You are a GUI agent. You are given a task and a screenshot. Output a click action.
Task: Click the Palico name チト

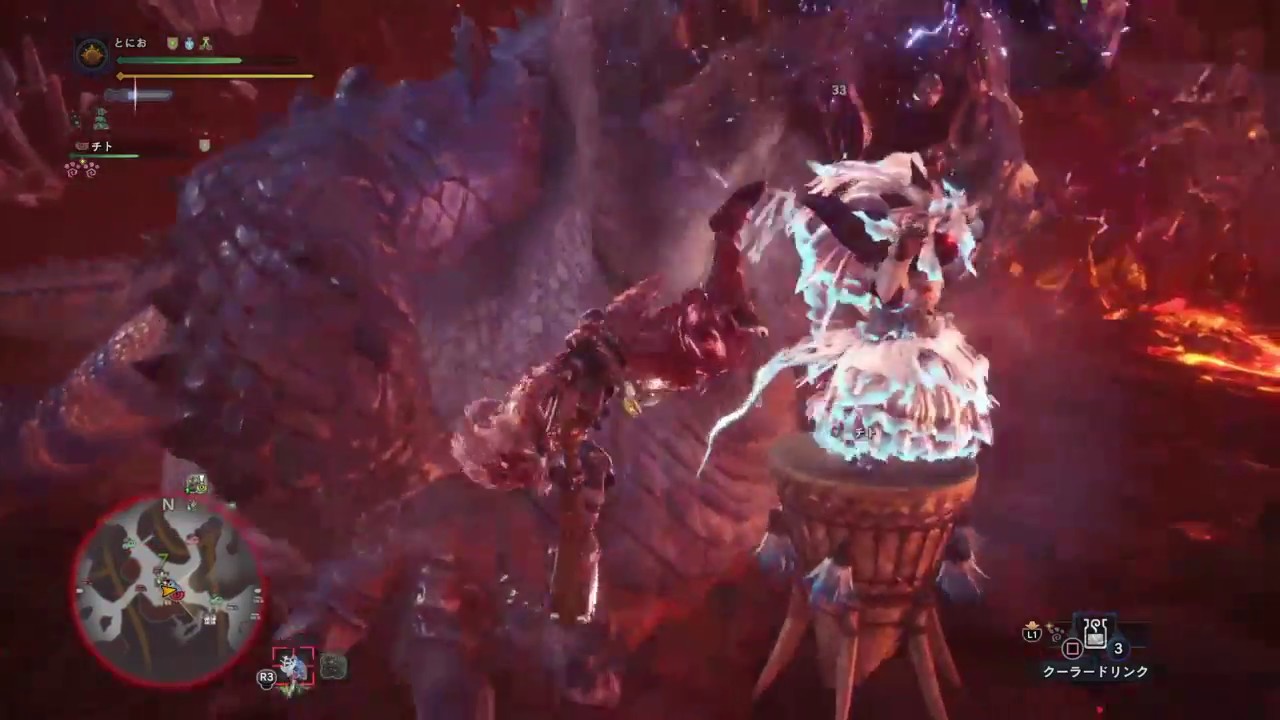[x=101, y=145]
